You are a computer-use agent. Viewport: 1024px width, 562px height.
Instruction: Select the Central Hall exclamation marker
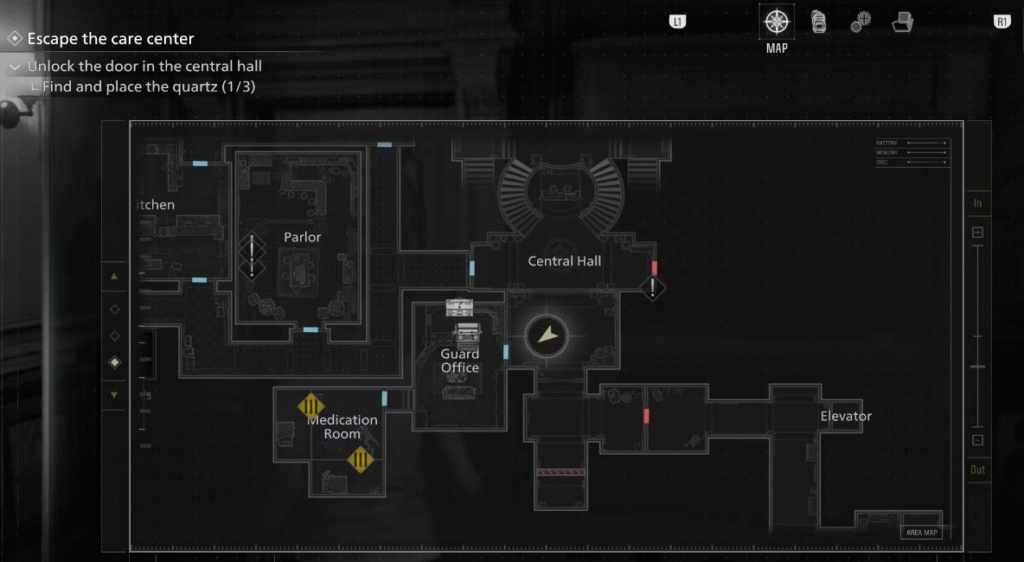[653, 289]
